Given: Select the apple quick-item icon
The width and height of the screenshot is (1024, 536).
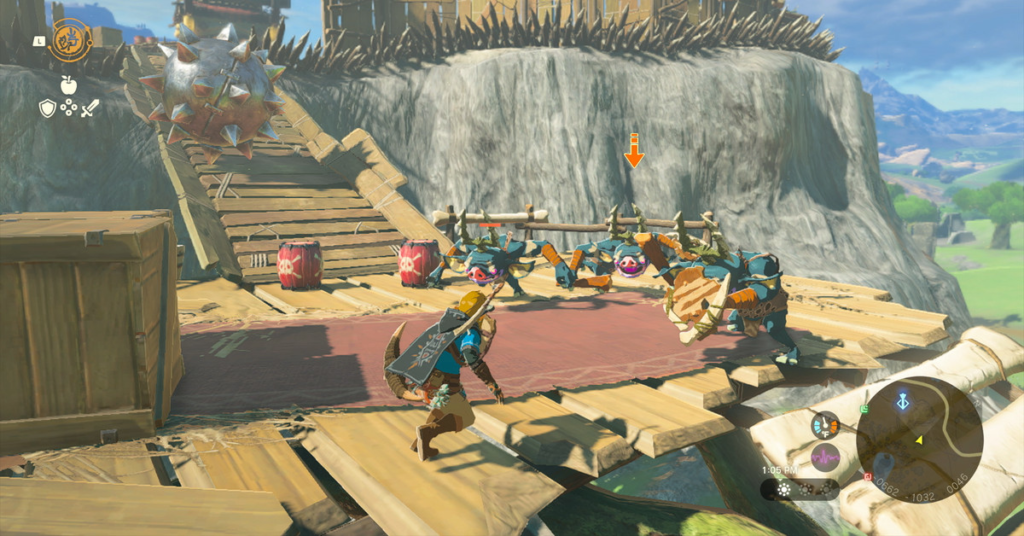Looking at the screenshot, I should tap(68, 86).
